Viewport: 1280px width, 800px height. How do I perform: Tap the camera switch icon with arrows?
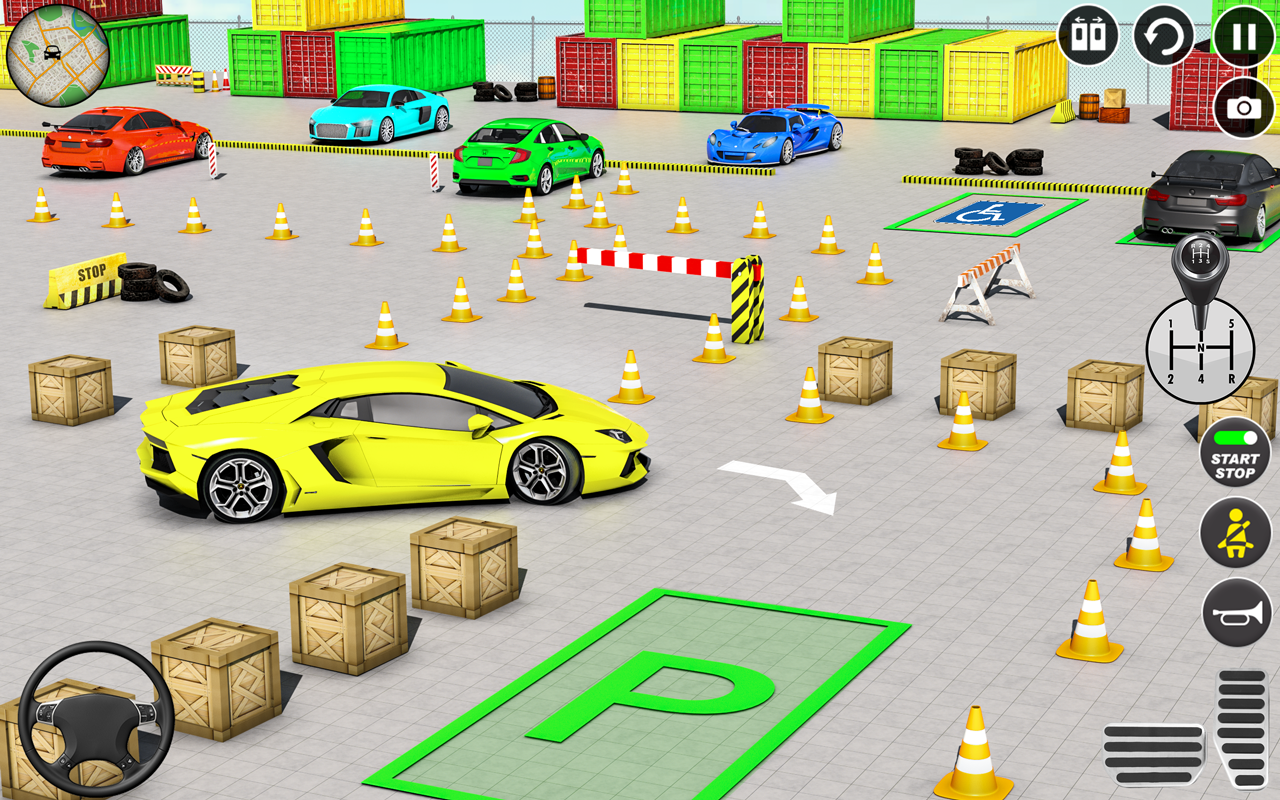tap(1089, 33)
